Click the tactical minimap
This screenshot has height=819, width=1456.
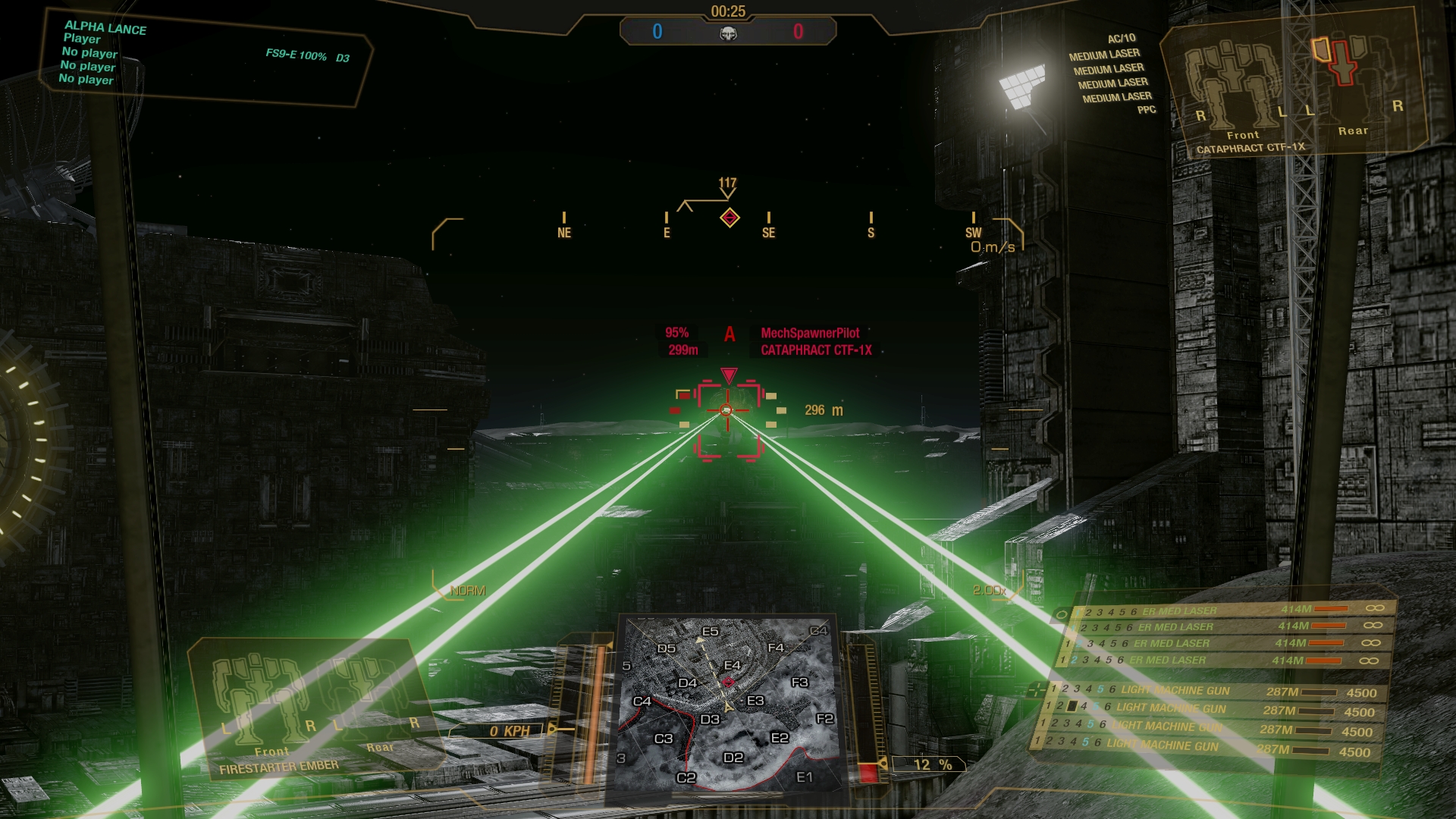click(x=728, y=705)
